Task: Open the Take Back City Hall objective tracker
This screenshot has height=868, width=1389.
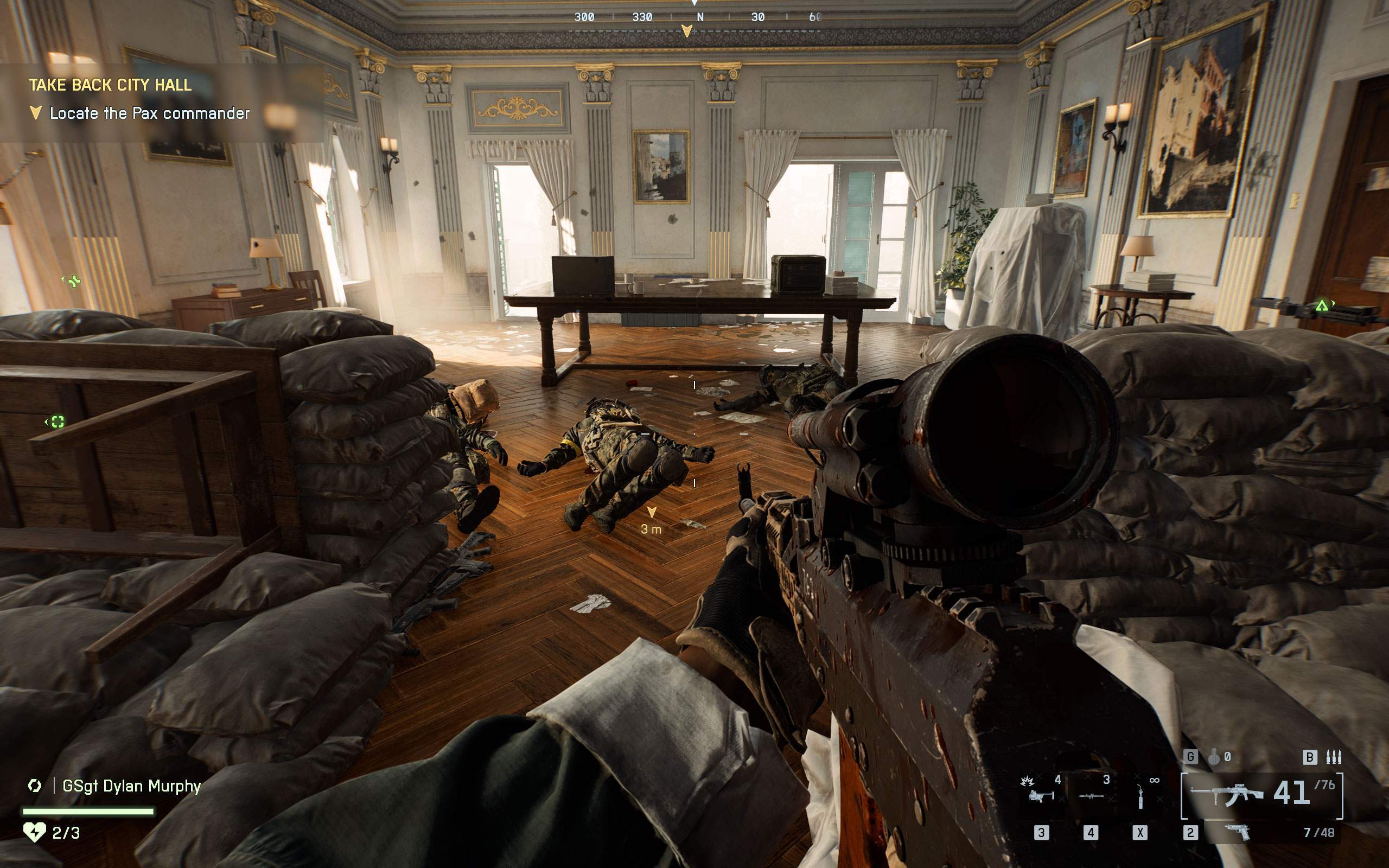Action: pyautogui.click(x=110, y=85)
